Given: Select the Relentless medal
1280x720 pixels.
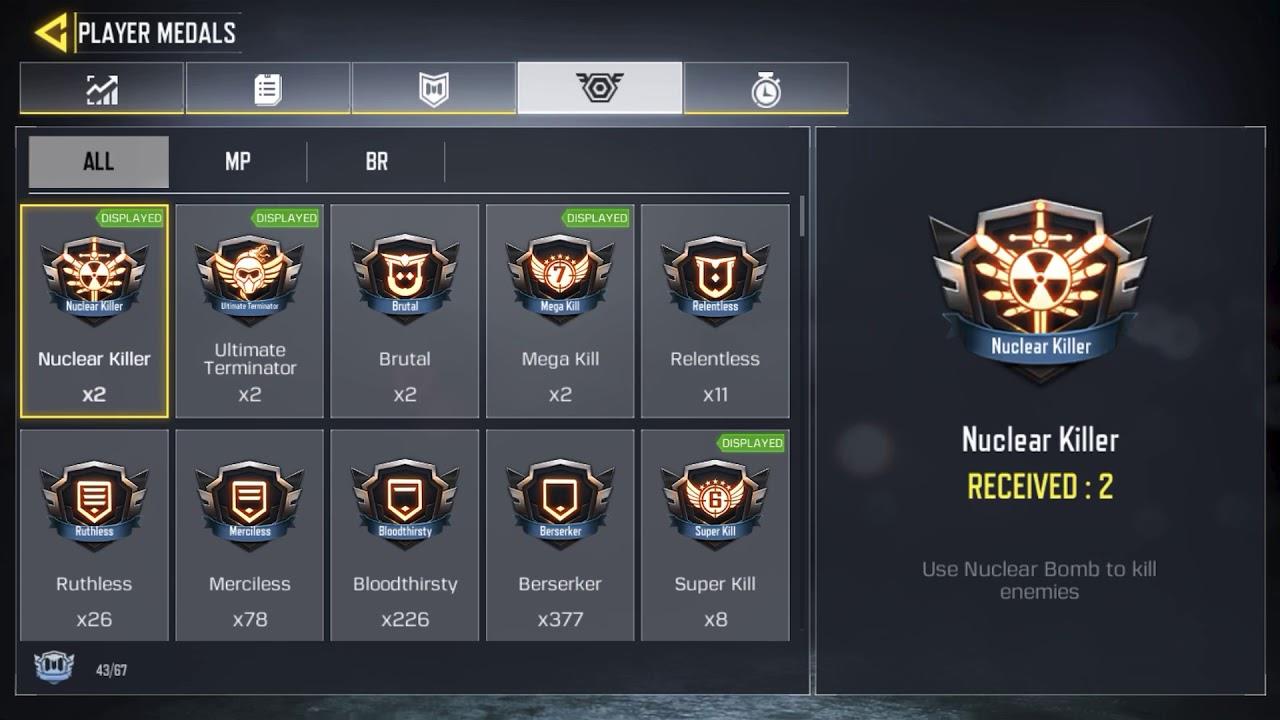Looking at the screenshot, I should (715, 311).
